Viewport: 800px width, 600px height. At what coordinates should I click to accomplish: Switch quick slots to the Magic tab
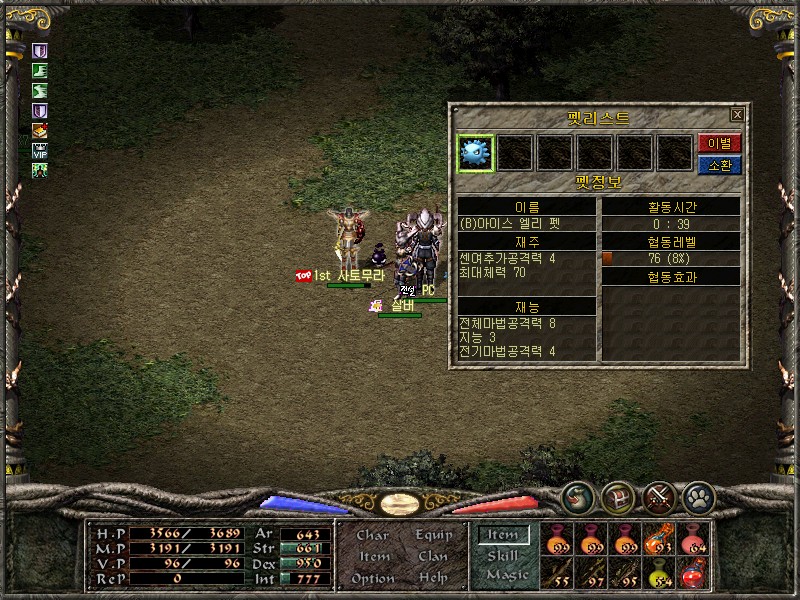(x=507, y=575)
